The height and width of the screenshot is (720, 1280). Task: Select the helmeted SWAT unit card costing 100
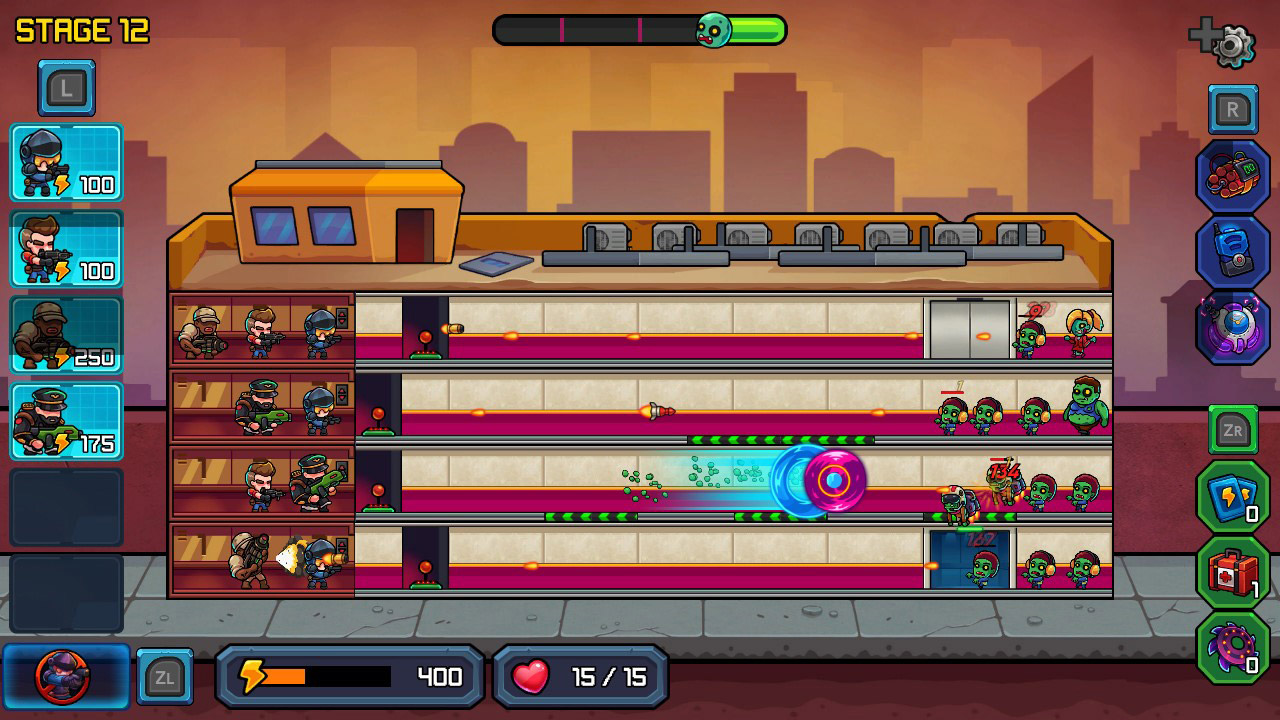[66, 163]
